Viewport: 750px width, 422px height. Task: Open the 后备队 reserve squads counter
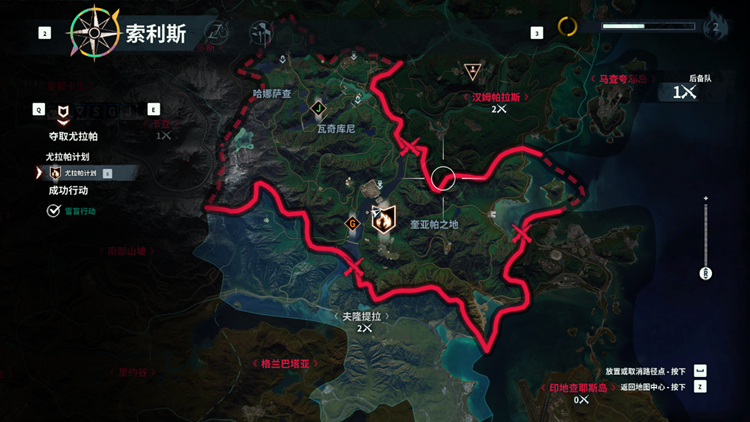(x=684, y=92)
